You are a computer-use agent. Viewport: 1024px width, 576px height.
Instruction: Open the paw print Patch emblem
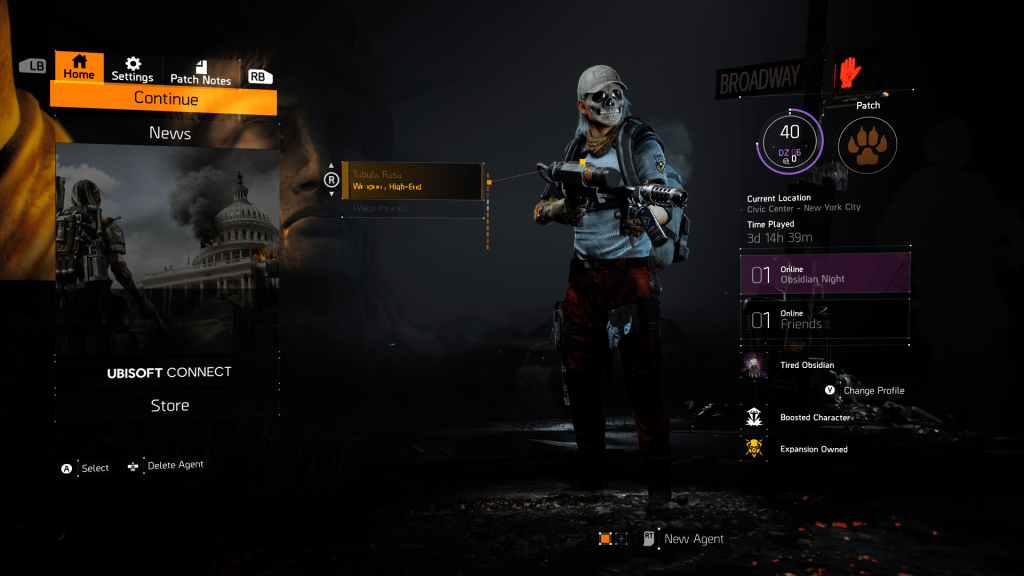[x=867, y=145]
